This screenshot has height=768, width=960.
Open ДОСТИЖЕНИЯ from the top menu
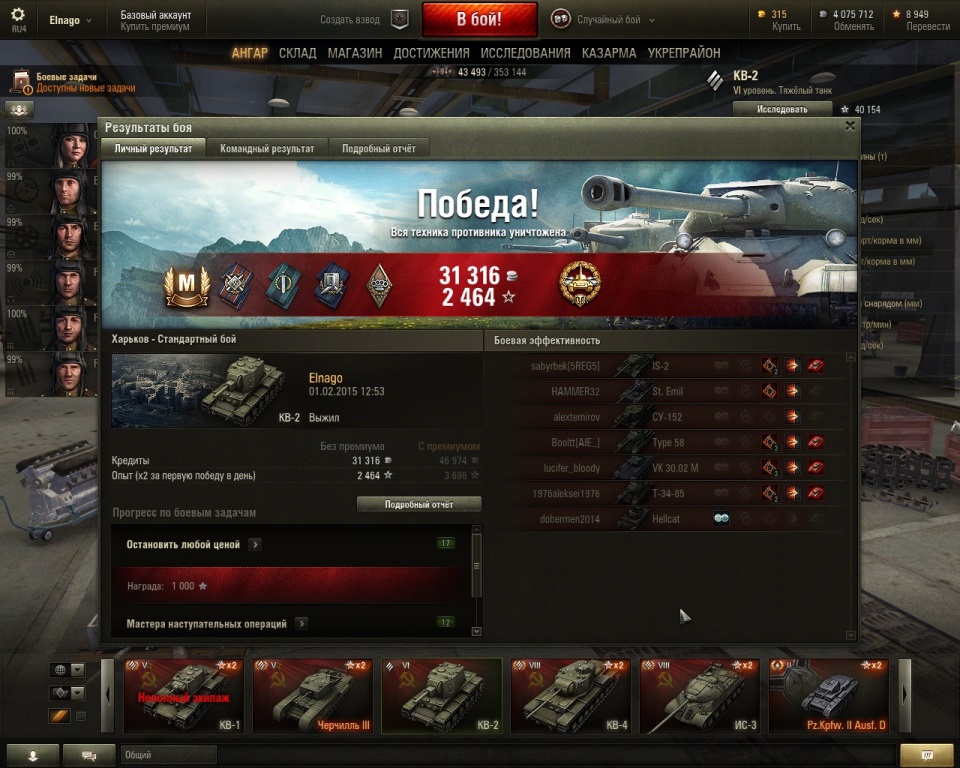point(431,53)
